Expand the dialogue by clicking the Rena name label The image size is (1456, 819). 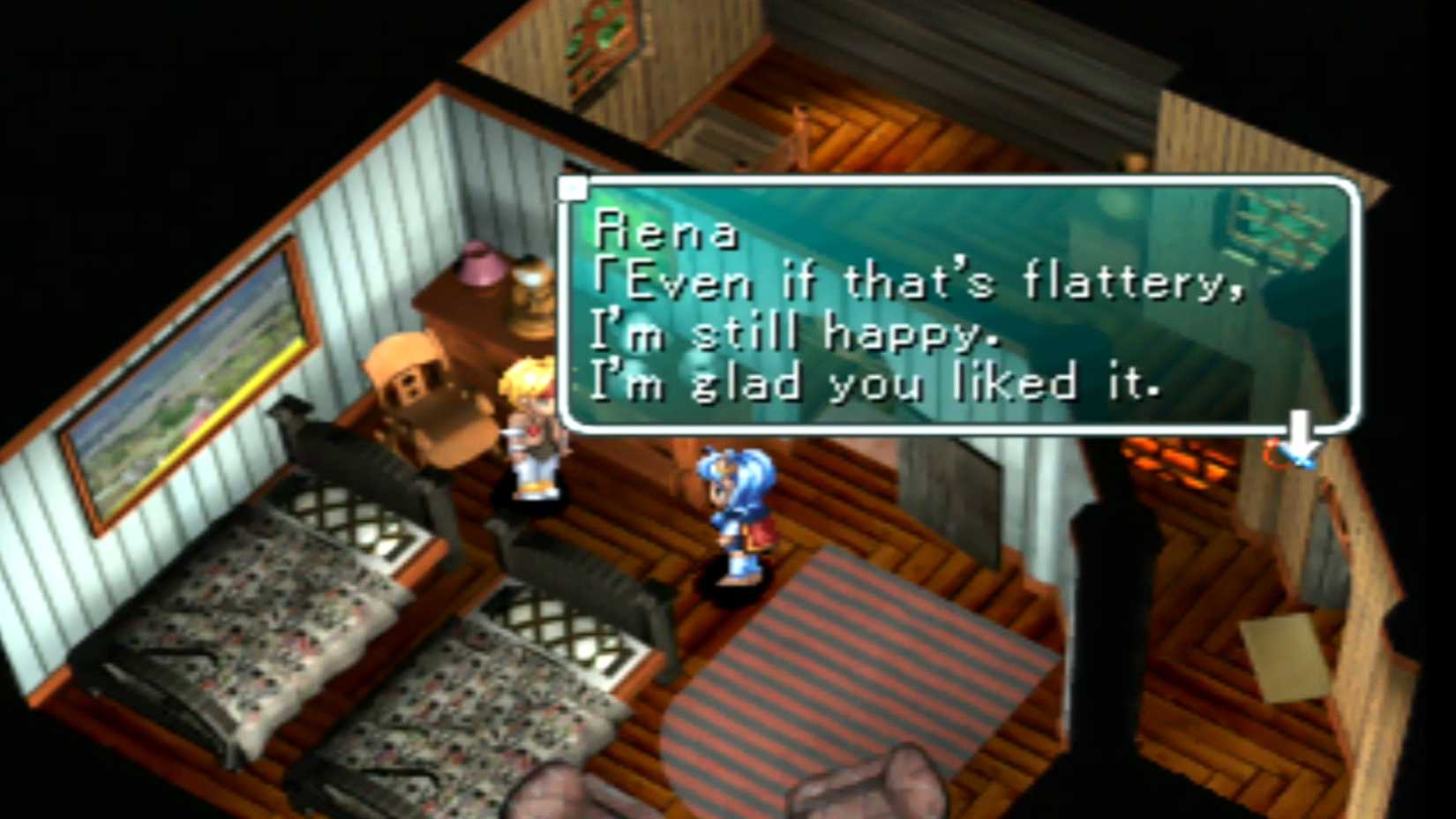click(666, 231)
